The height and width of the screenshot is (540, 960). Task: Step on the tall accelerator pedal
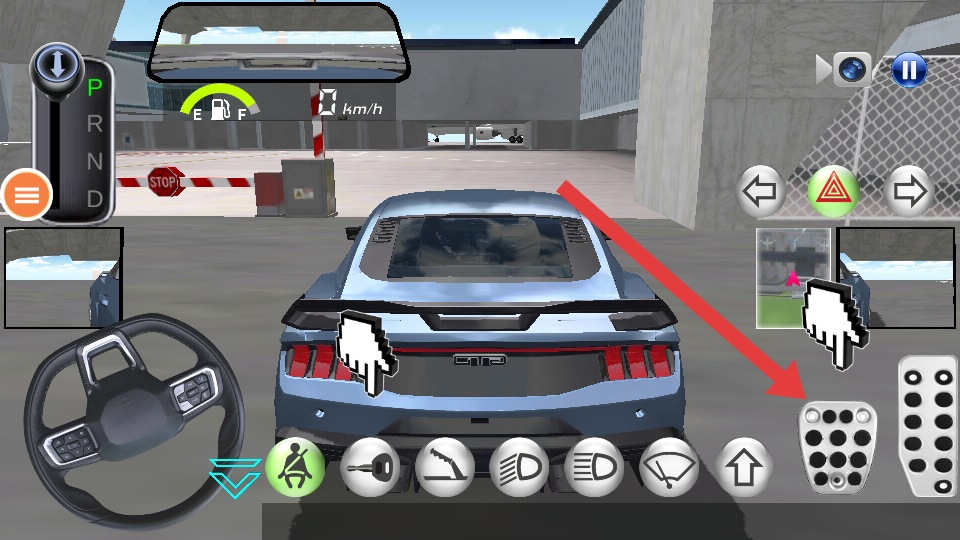pos(929,425)
